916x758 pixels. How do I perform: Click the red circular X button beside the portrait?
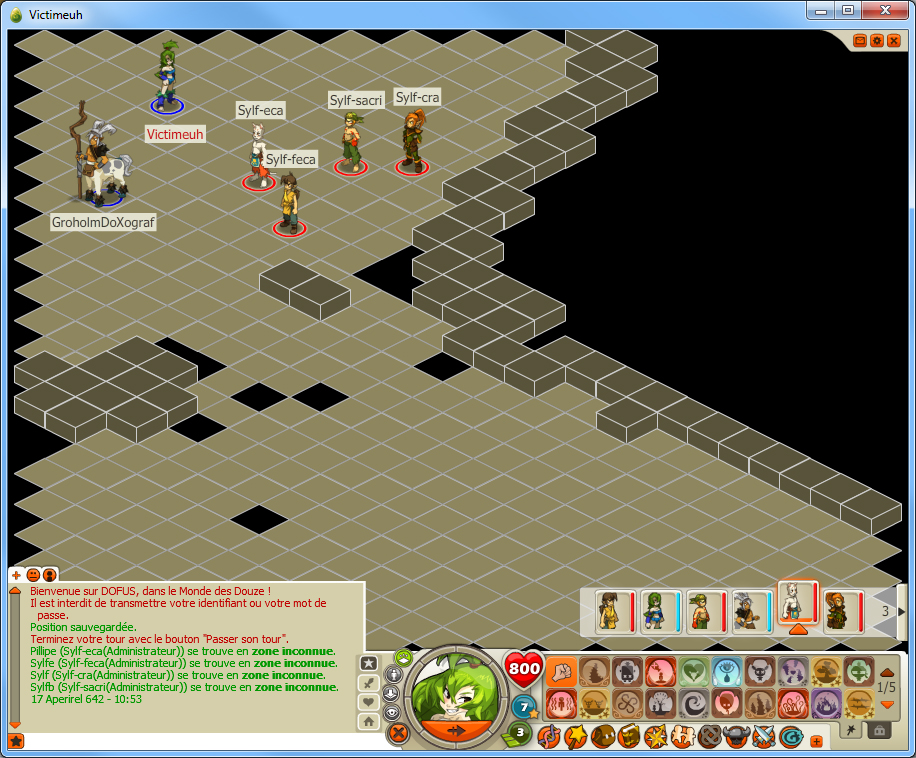pyautogui.click(x=398, y=734)
